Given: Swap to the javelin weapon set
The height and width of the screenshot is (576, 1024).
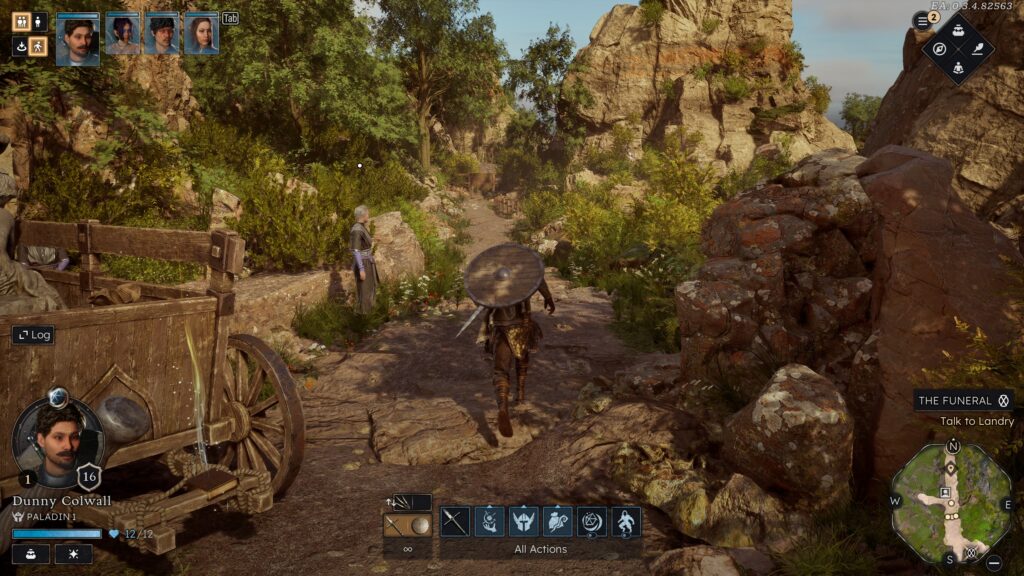Looking at the screenshot, I should pyautogui.click(x=408, y=503).
